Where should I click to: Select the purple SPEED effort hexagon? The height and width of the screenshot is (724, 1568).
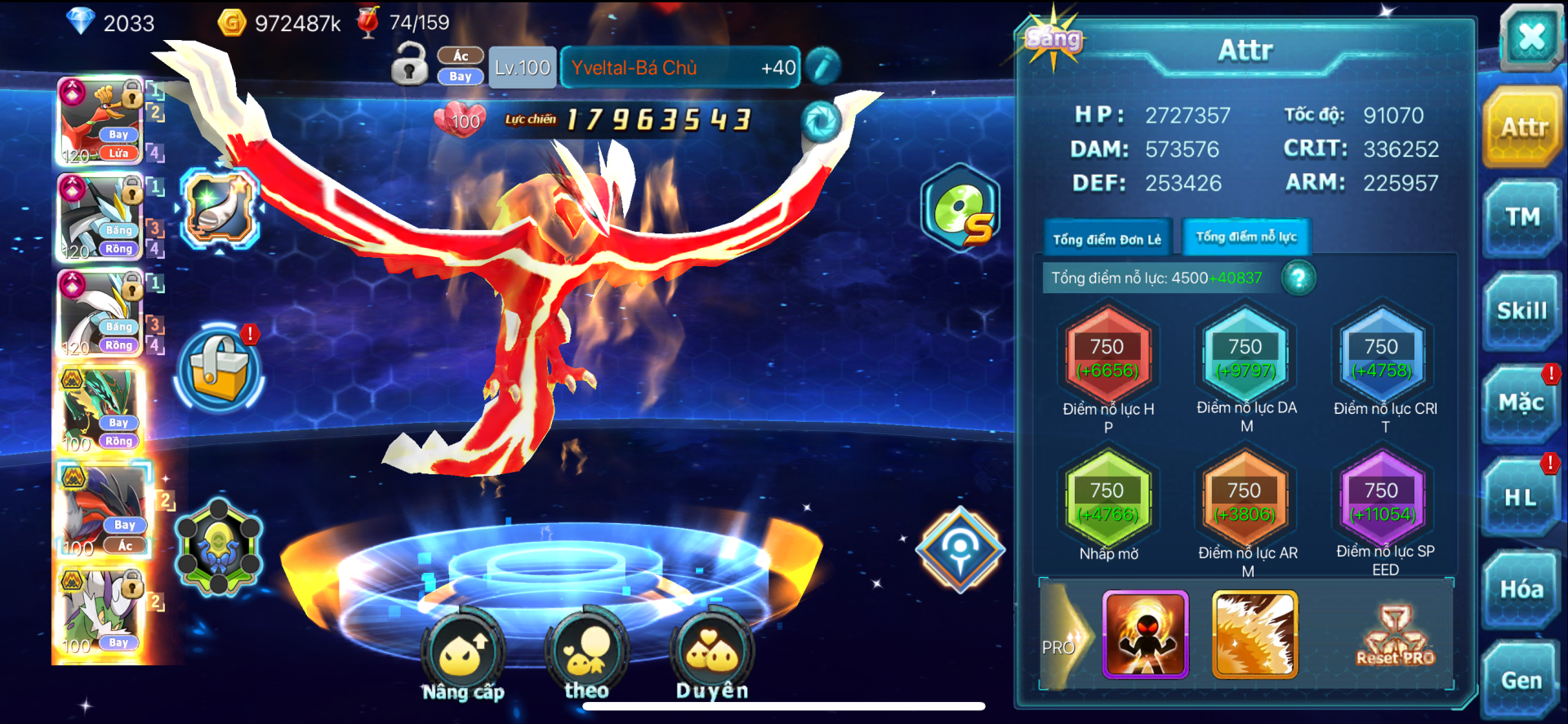coord(1382,502)
